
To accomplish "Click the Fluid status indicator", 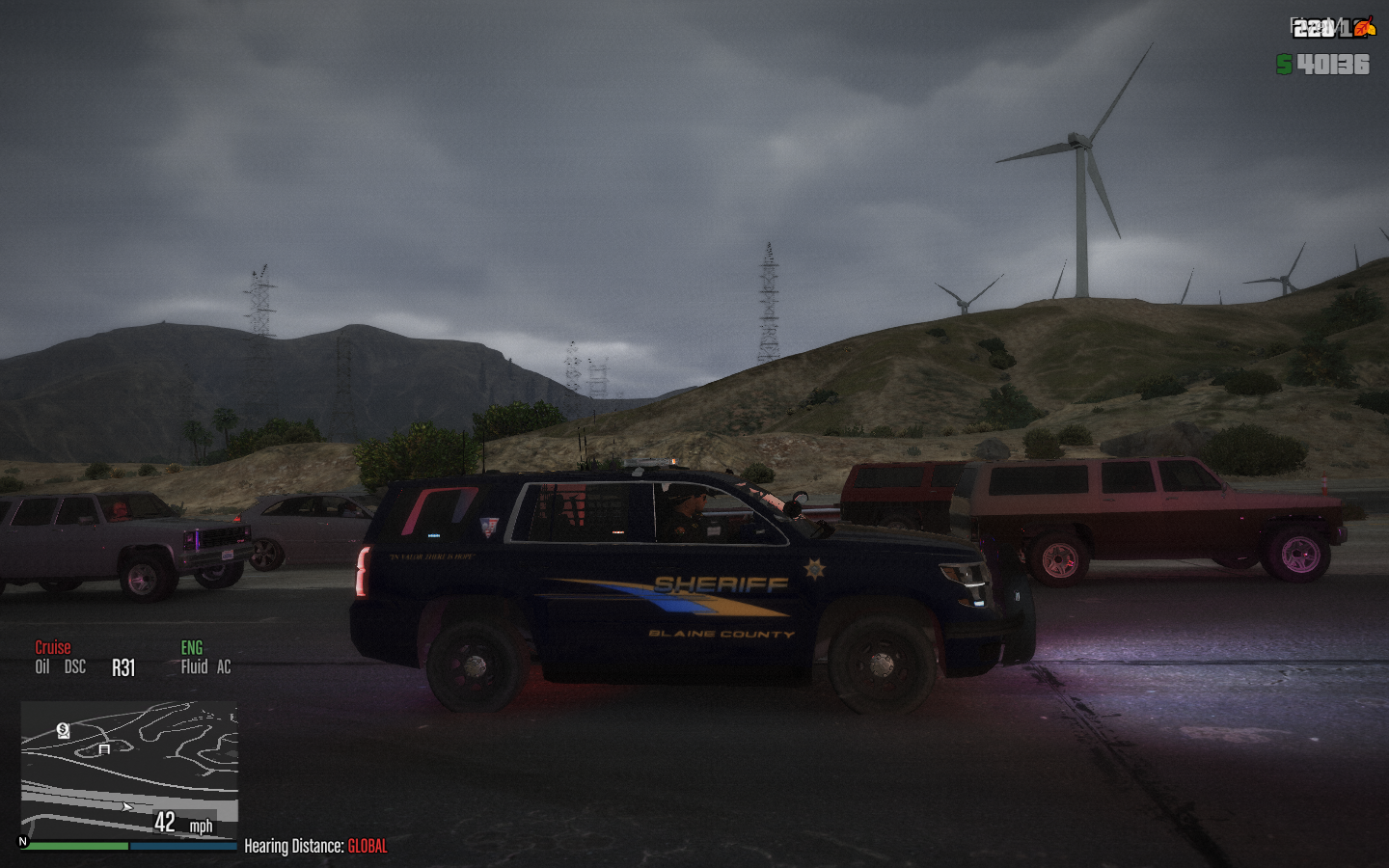I will [194, 666].
